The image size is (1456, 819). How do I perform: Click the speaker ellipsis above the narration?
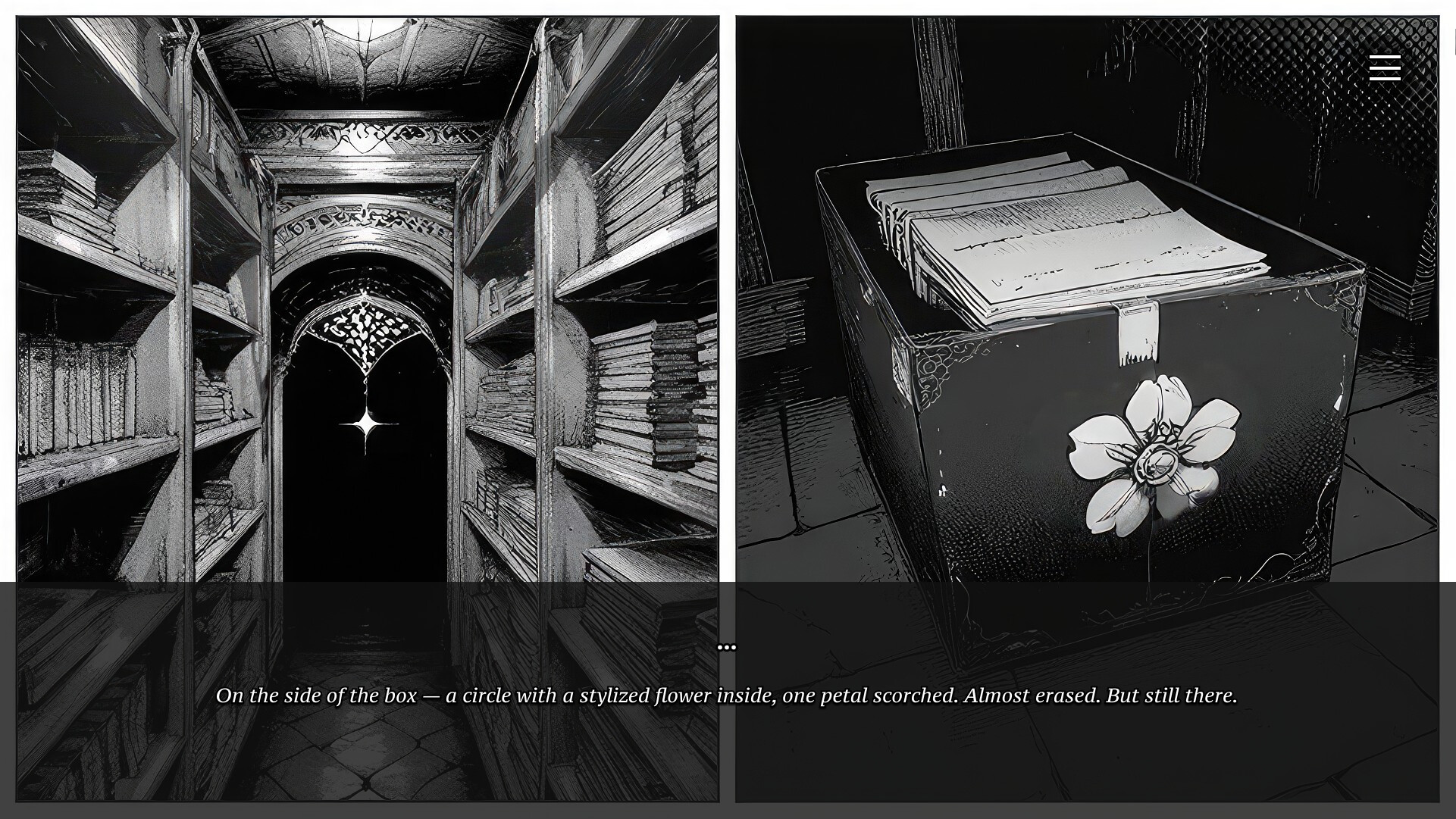727,646
